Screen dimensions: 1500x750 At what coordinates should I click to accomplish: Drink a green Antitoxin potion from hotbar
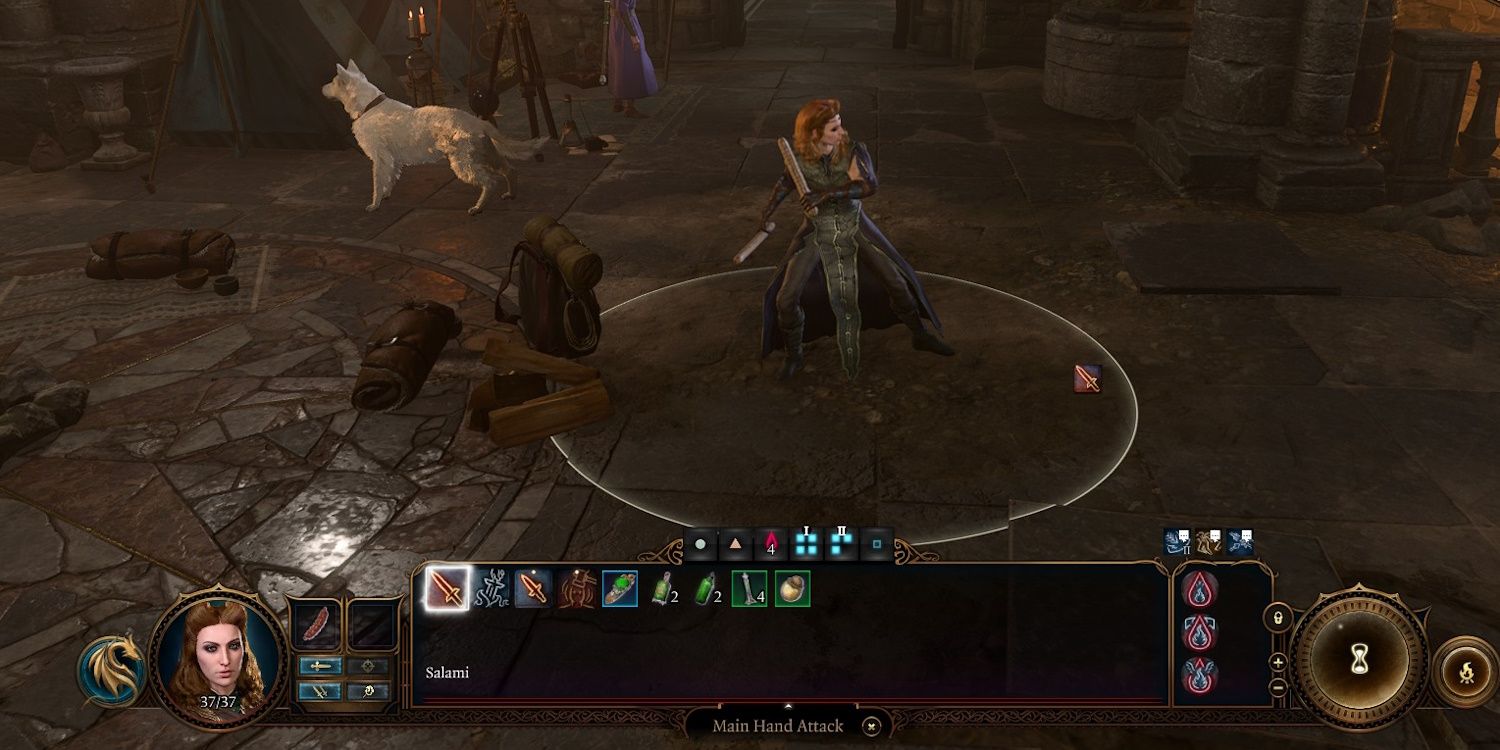(x=707, y=589)
